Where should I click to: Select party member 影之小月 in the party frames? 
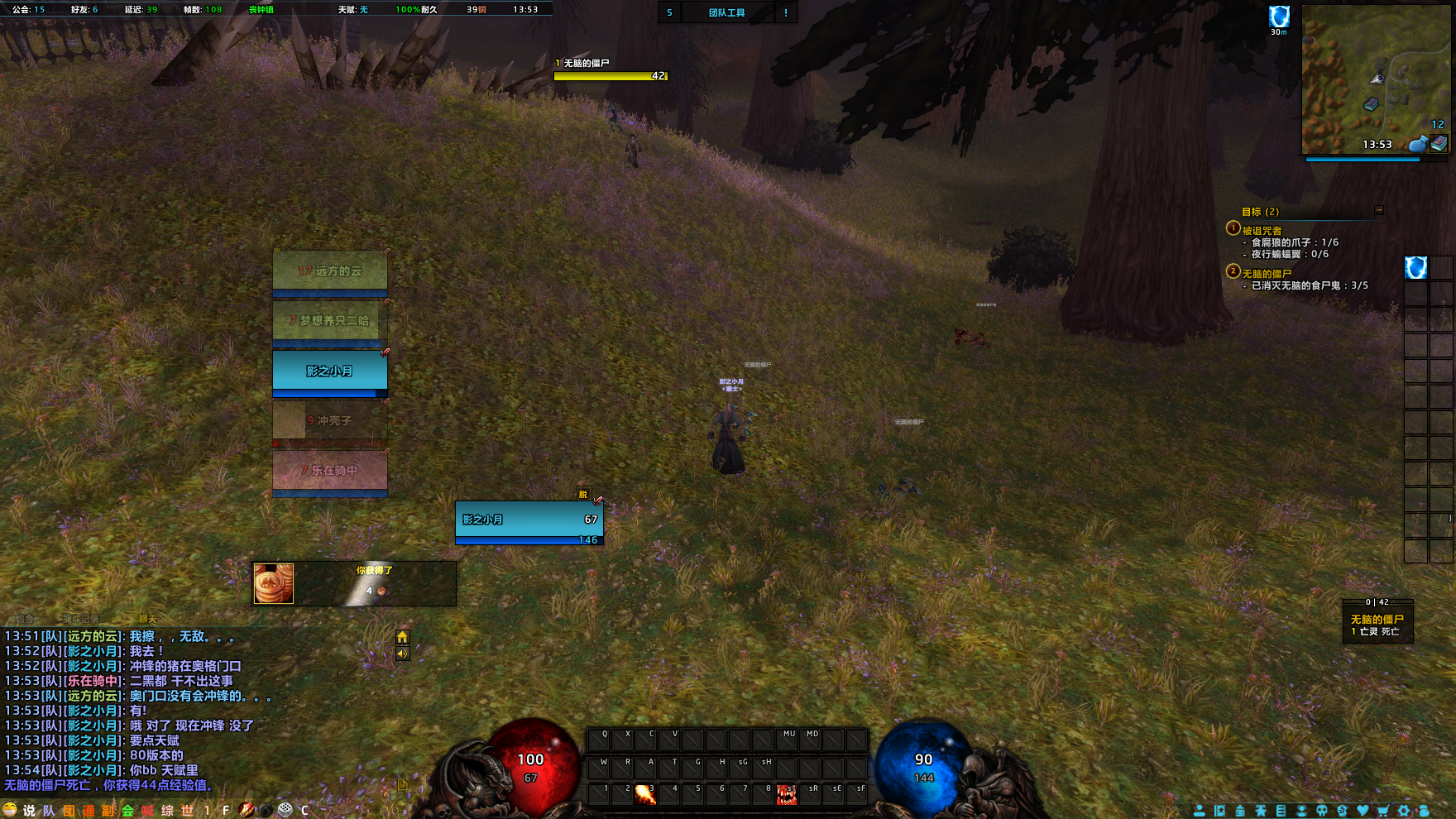(x=329, y=371)
